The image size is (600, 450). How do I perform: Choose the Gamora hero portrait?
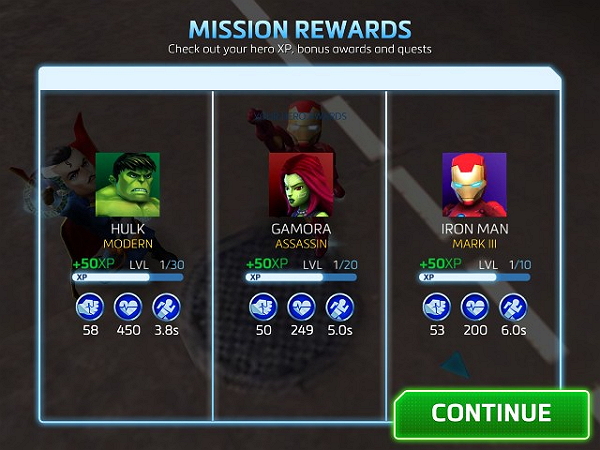(x=301, y=185)
